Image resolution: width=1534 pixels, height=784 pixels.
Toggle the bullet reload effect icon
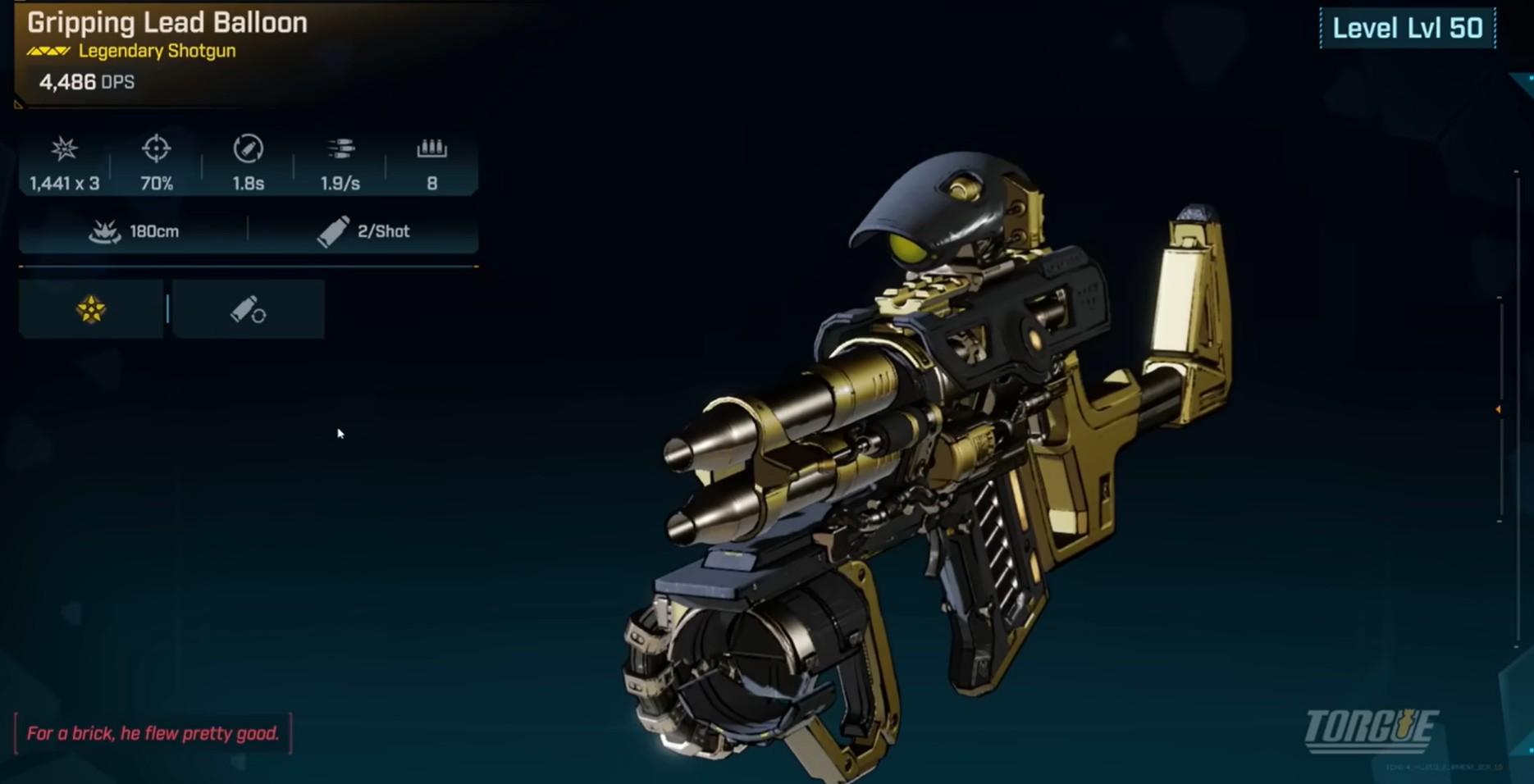(x=247, y=308)
